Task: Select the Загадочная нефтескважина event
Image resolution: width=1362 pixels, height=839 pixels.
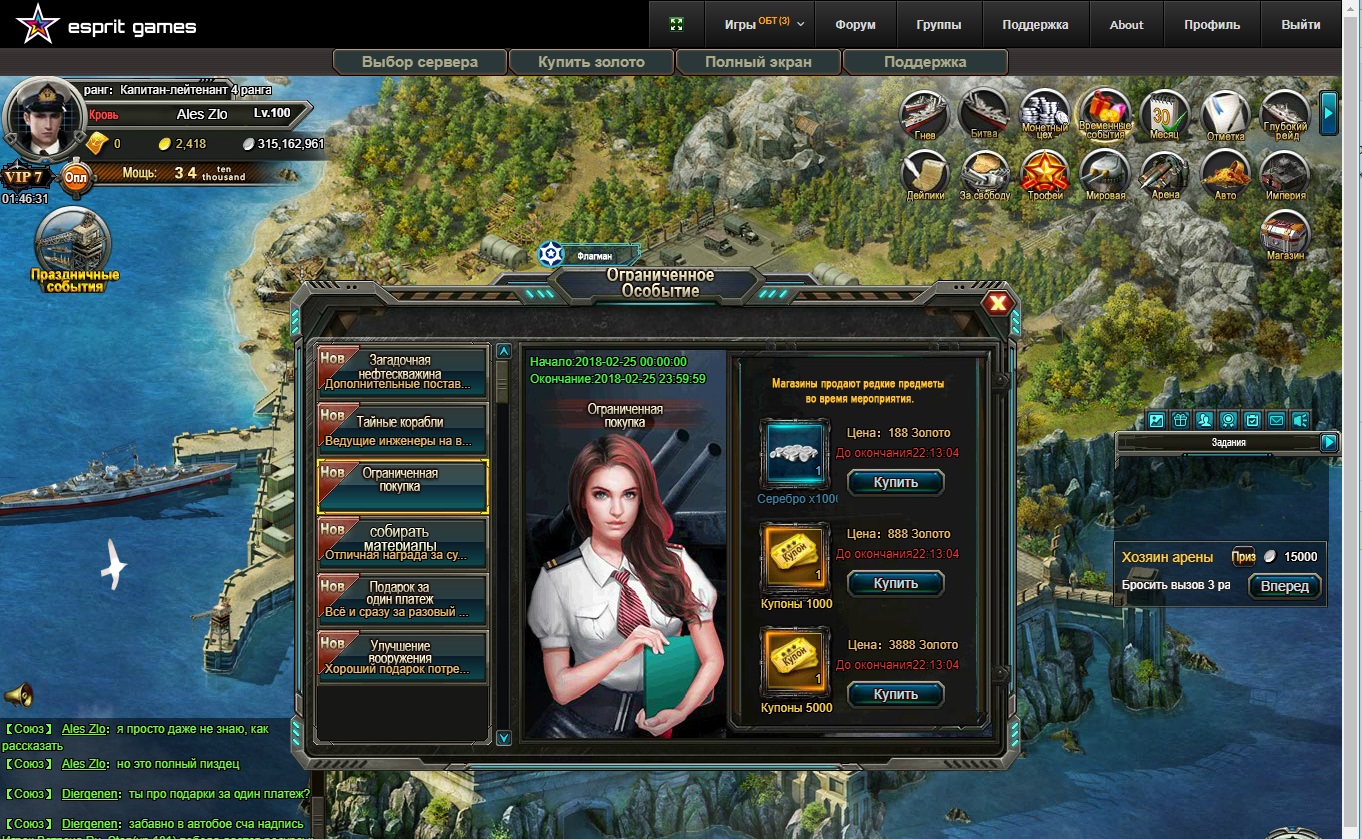Action: click(x=402, y=372)
